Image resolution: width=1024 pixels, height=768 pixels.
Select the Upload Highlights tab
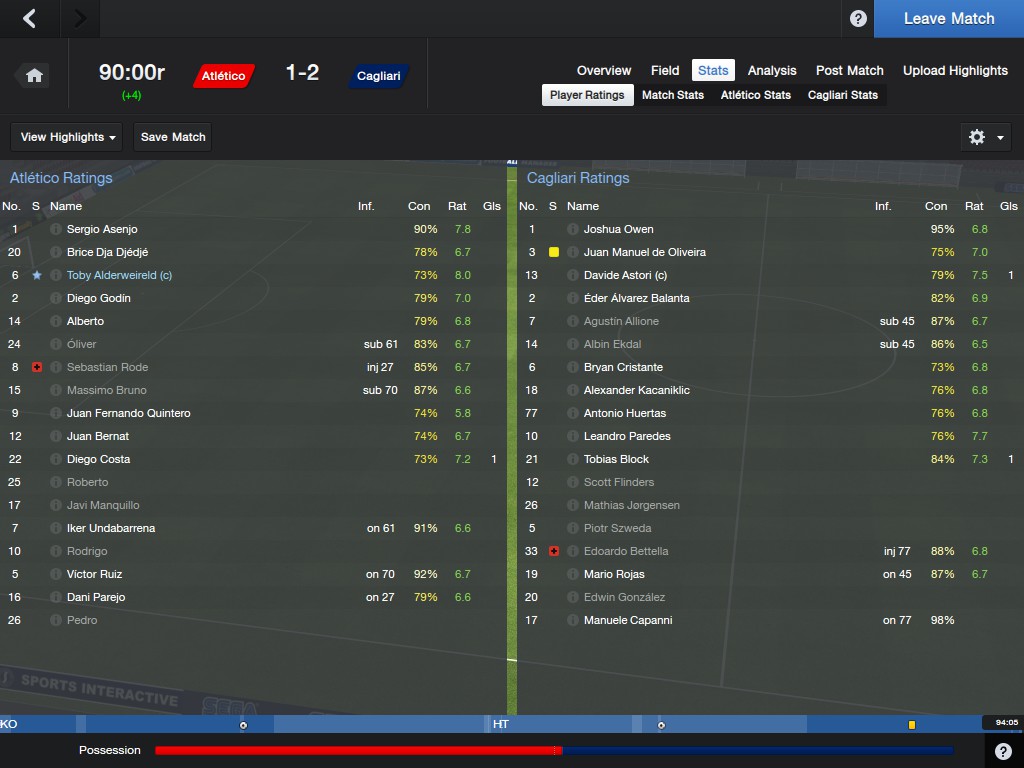coord(955,70)
